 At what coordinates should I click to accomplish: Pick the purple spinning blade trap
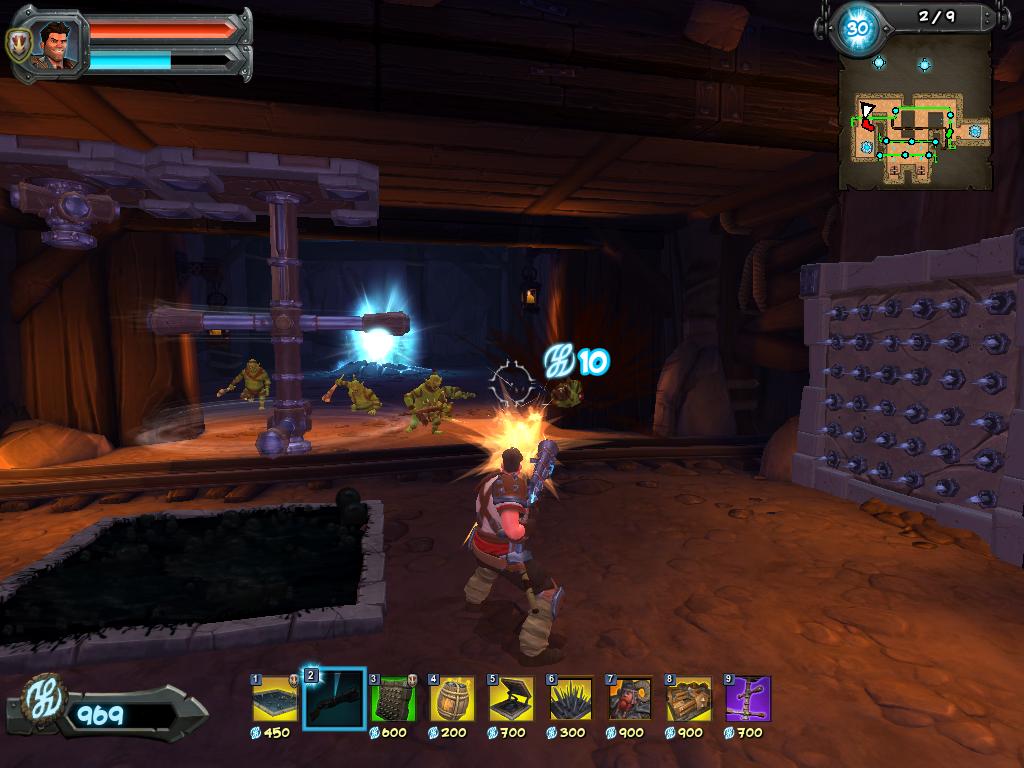coord(747,699)
